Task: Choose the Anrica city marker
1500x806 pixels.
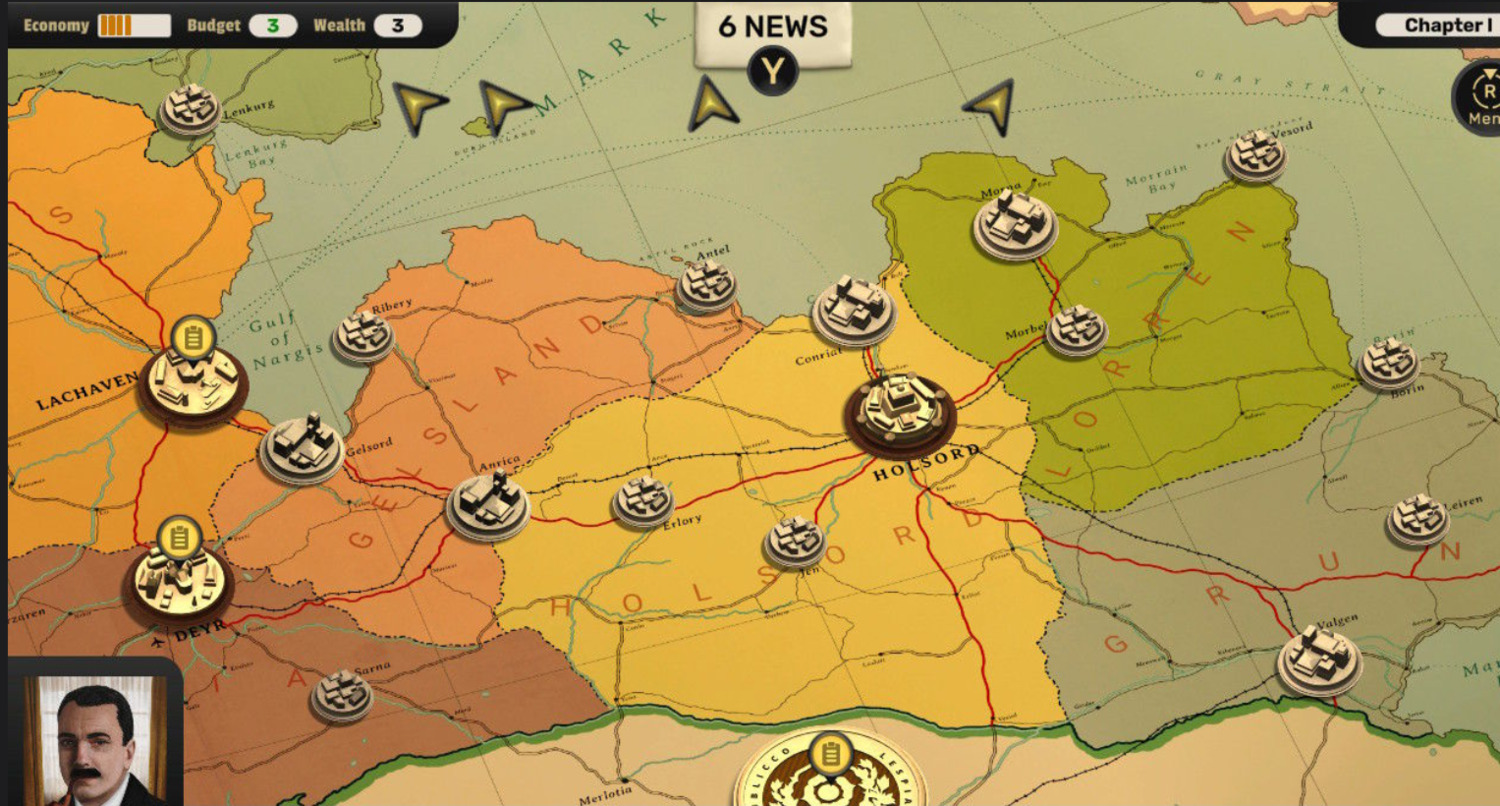Action: pos(487,503)
